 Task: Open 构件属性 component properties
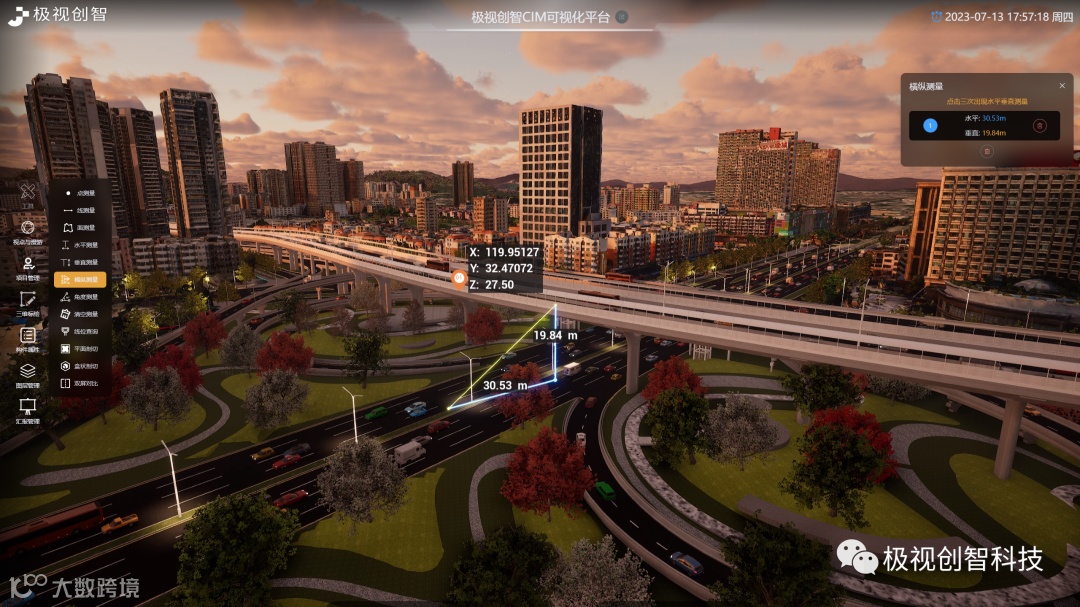tap(28, 338)
